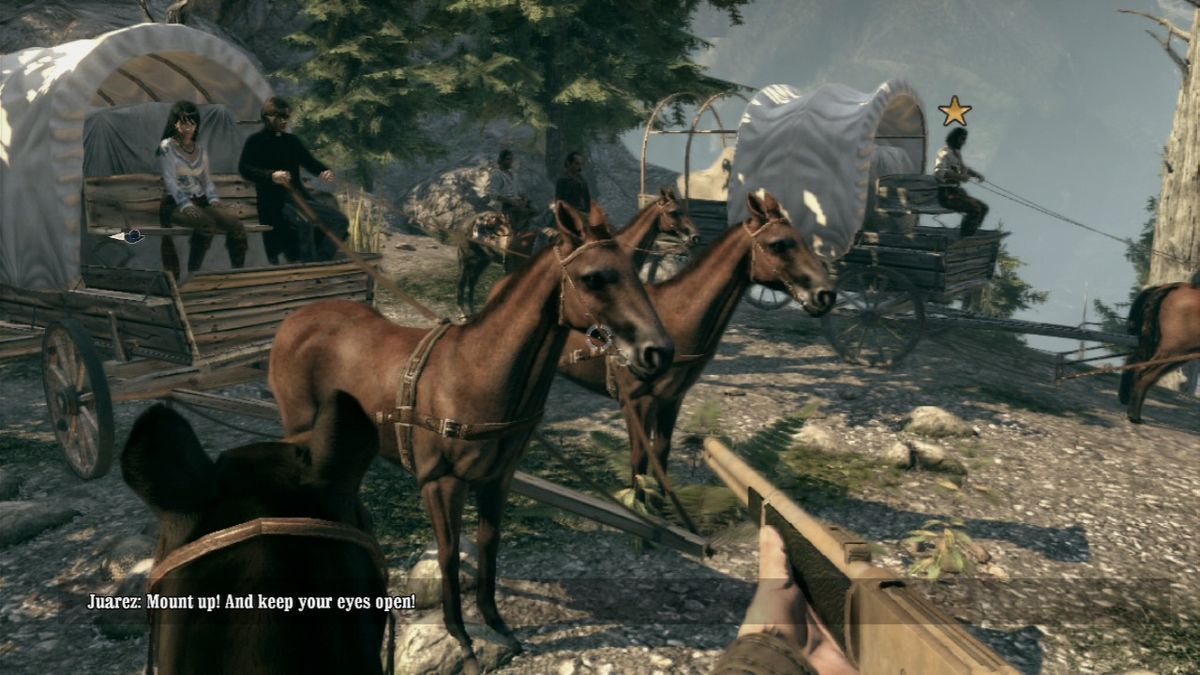
Task: Click the gold star objective marker
Action: pos(955,110)
